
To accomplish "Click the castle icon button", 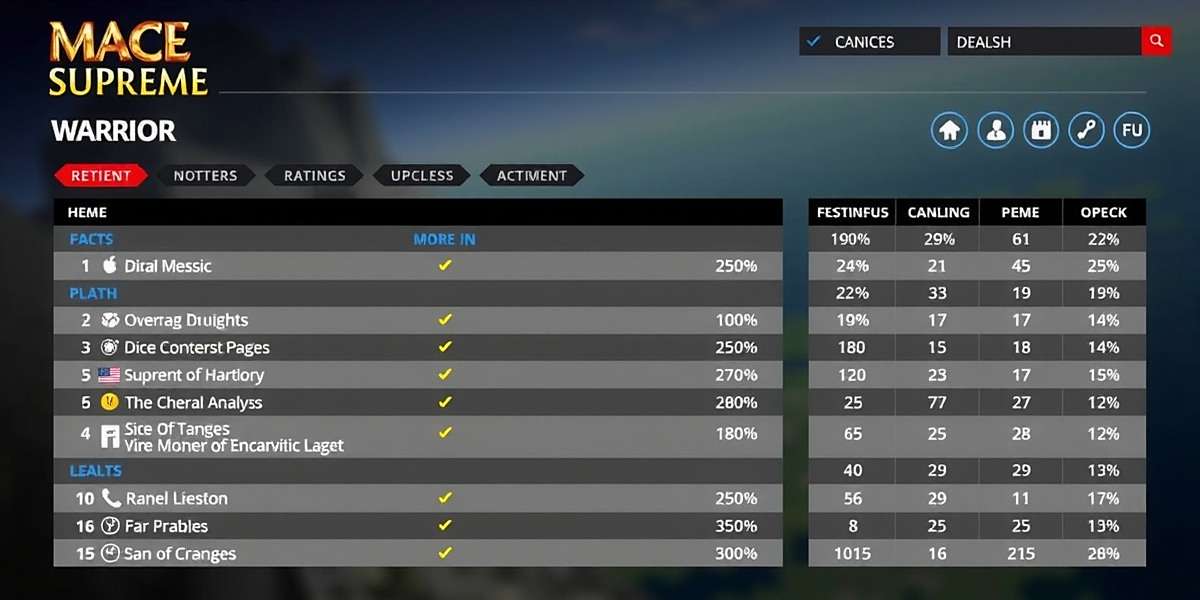I will point(1041,130).
